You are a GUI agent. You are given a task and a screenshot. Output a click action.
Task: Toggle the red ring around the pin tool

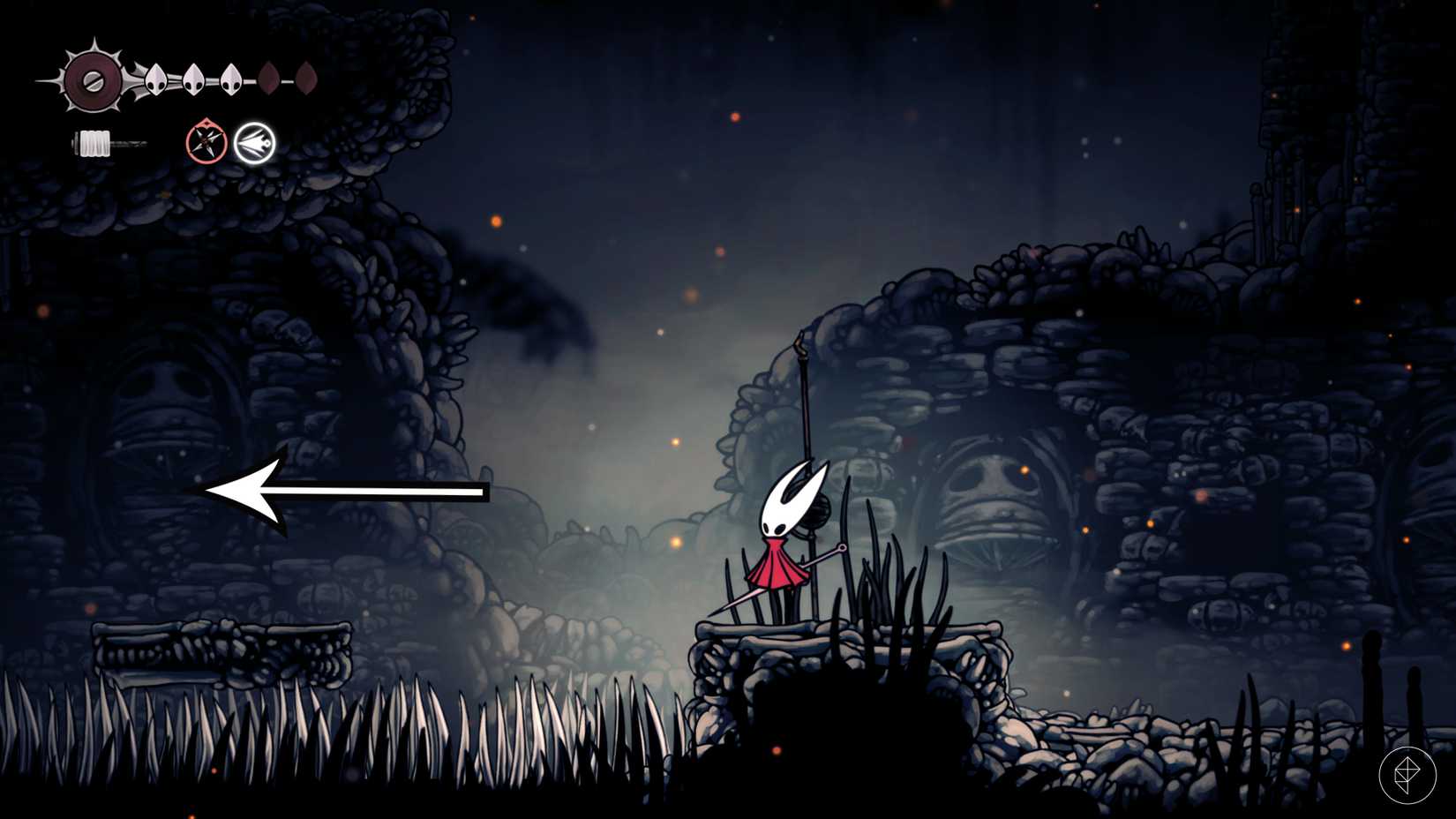(x=205, y=141)
